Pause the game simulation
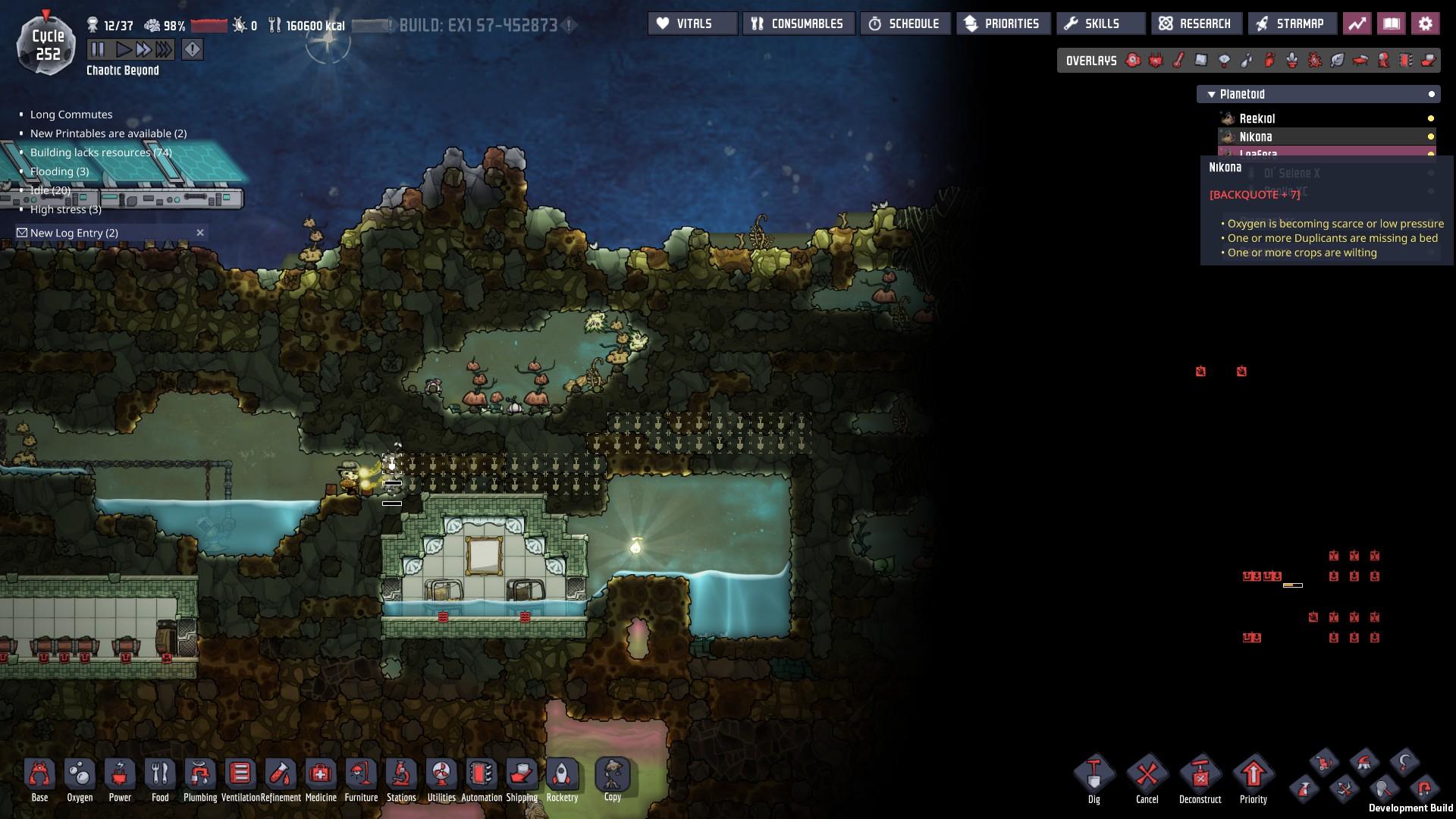Viewport: 1456px width, 819px height. [98, 50]
